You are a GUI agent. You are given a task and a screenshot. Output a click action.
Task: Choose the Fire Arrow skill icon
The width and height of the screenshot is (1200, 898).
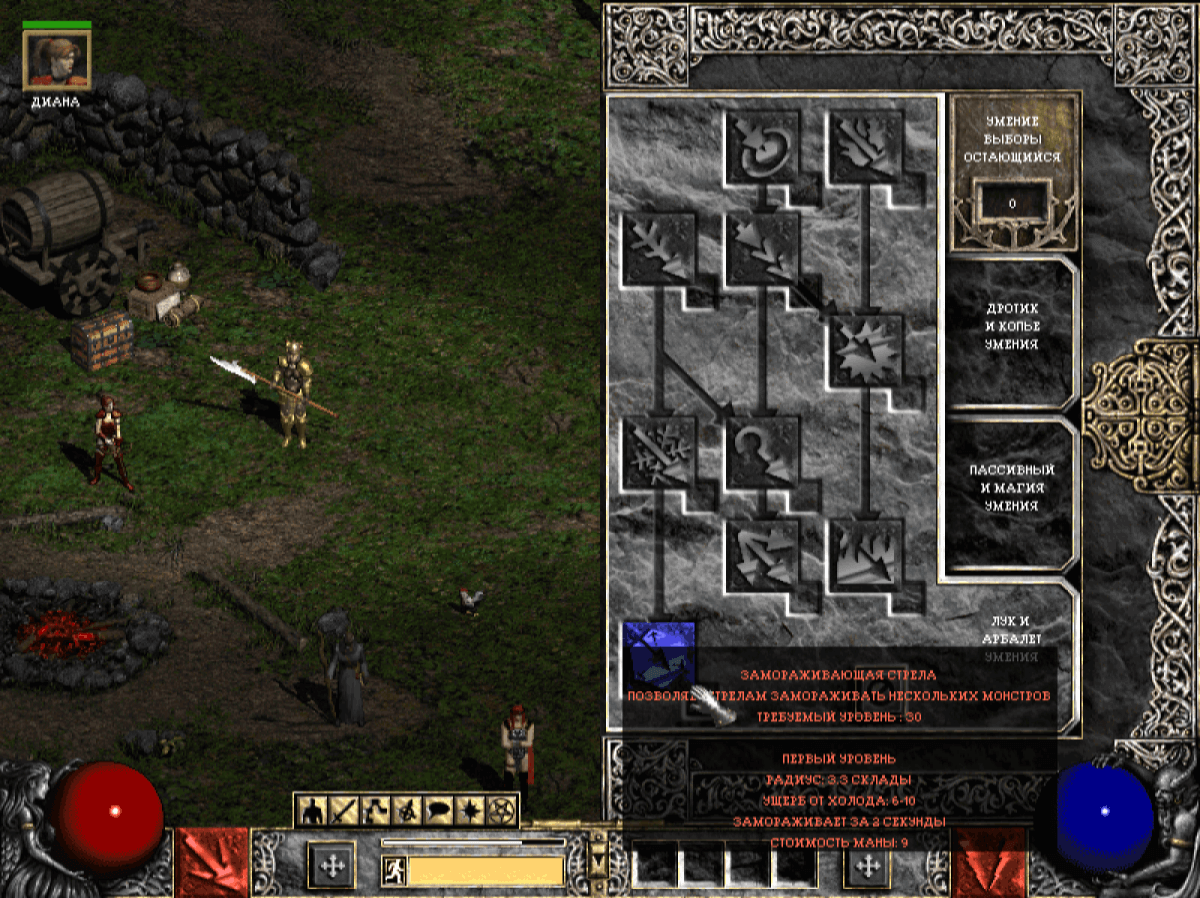[864, 146]
